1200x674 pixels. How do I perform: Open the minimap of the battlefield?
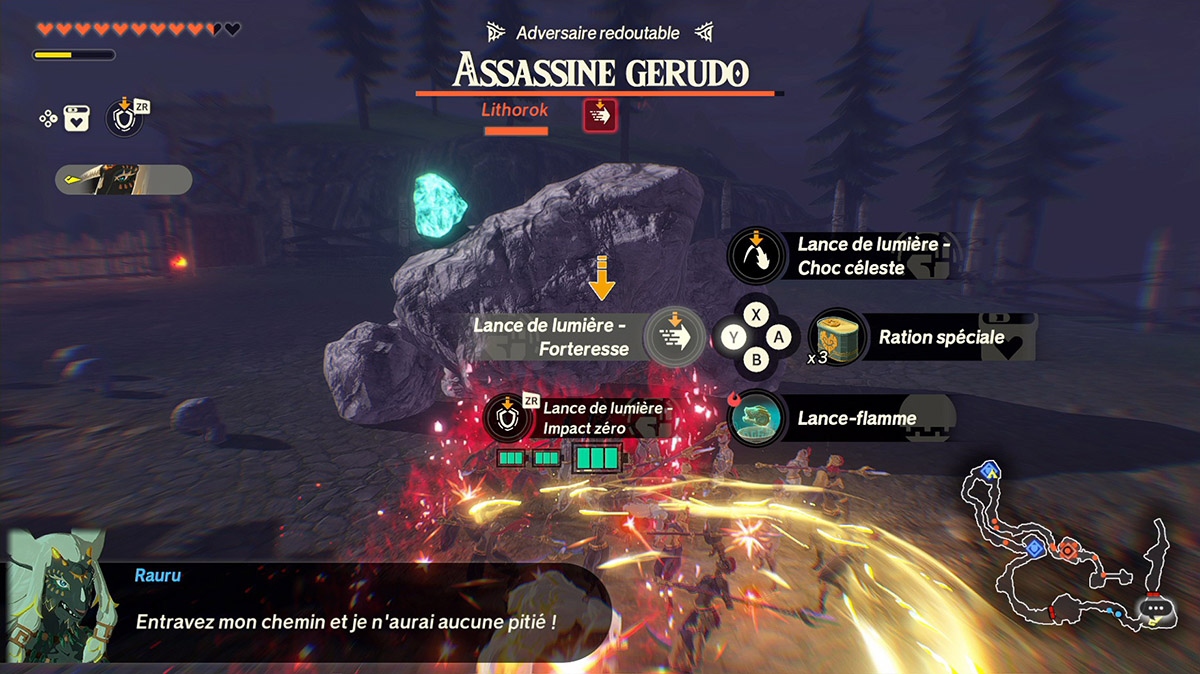pyautogui.click(x=1060, y=545)
